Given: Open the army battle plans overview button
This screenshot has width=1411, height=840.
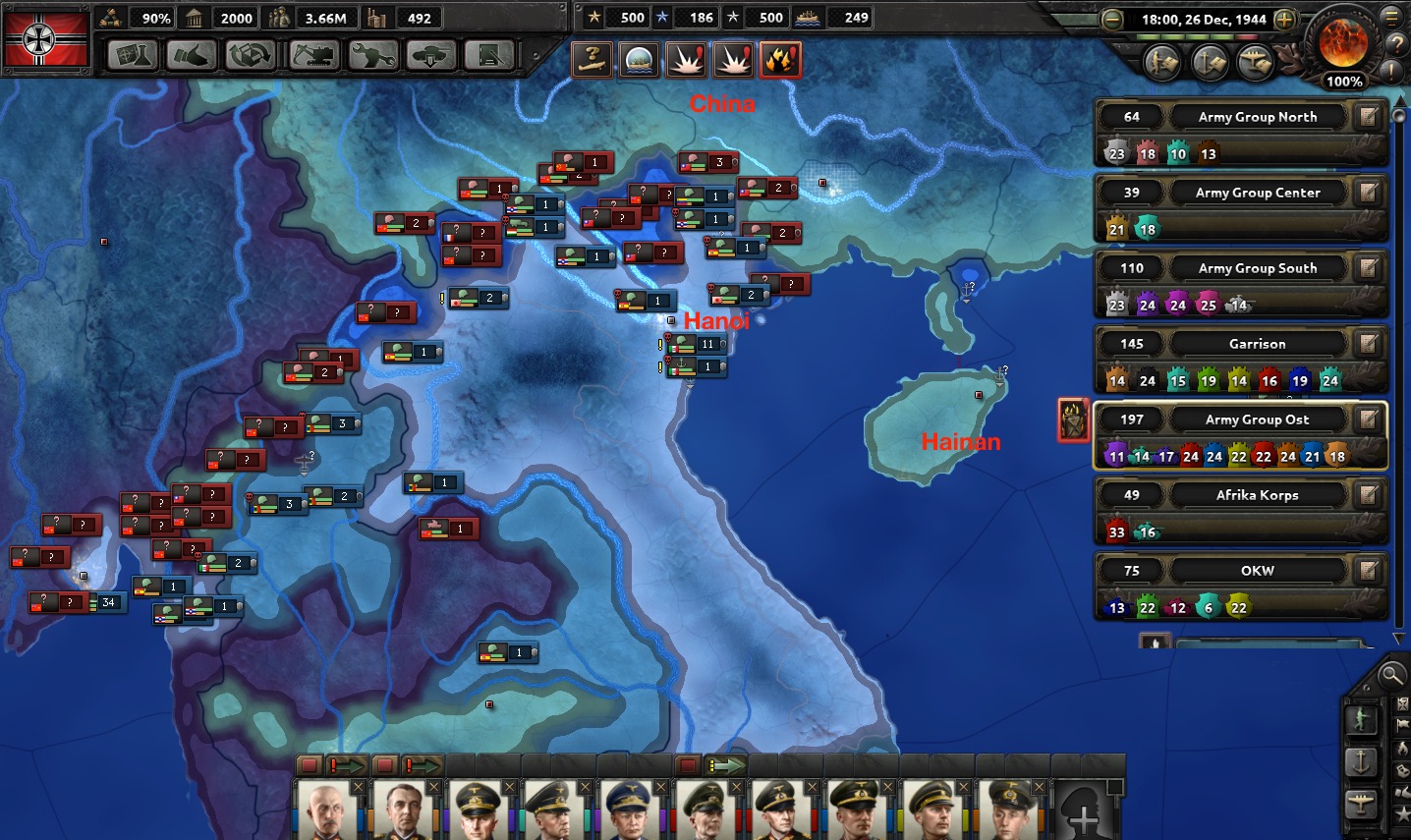Looking at the screenshot, I should click(1164, 63).
